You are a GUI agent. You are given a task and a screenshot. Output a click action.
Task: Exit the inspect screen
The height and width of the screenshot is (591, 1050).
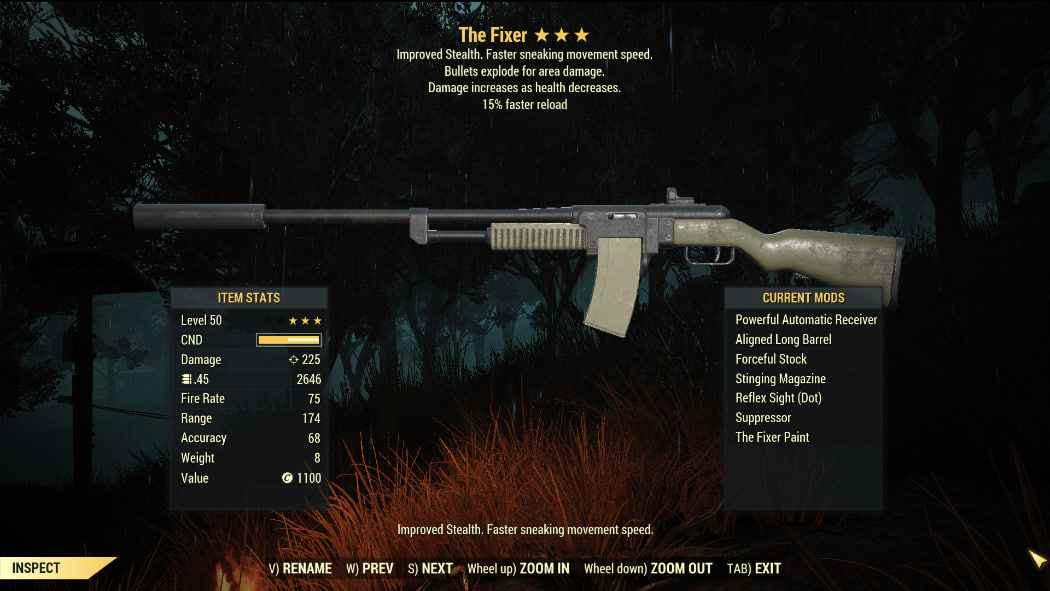pyautogui.click(x=754, y=568)
